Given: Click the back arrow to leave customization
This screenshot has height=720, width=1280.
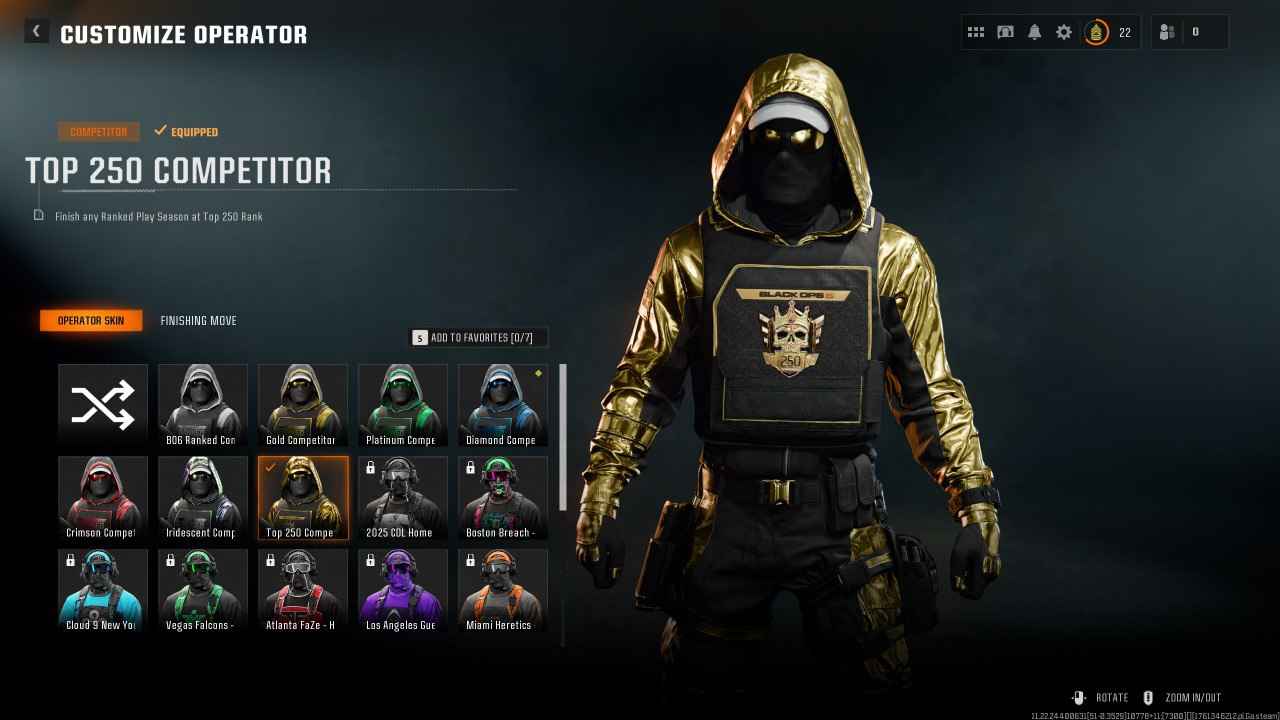Looking at the screenshot, I should [36, 31].
